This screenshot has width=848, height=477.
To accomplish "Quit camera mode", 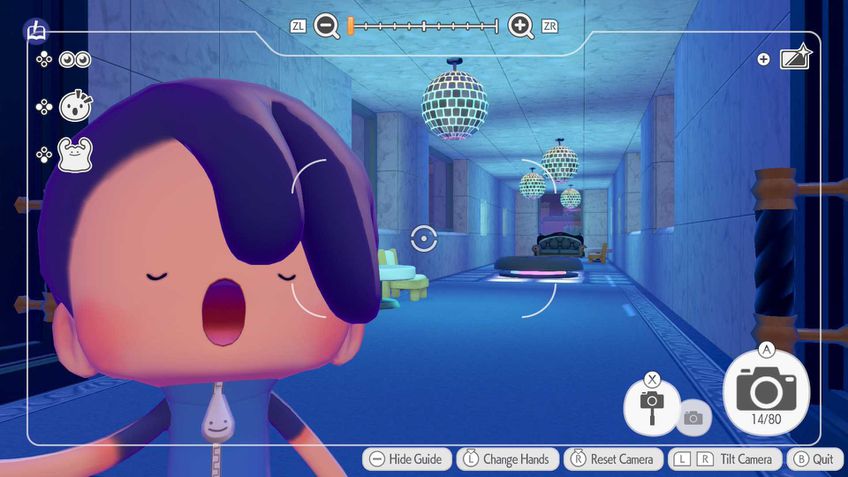I will tap(812, 459).
